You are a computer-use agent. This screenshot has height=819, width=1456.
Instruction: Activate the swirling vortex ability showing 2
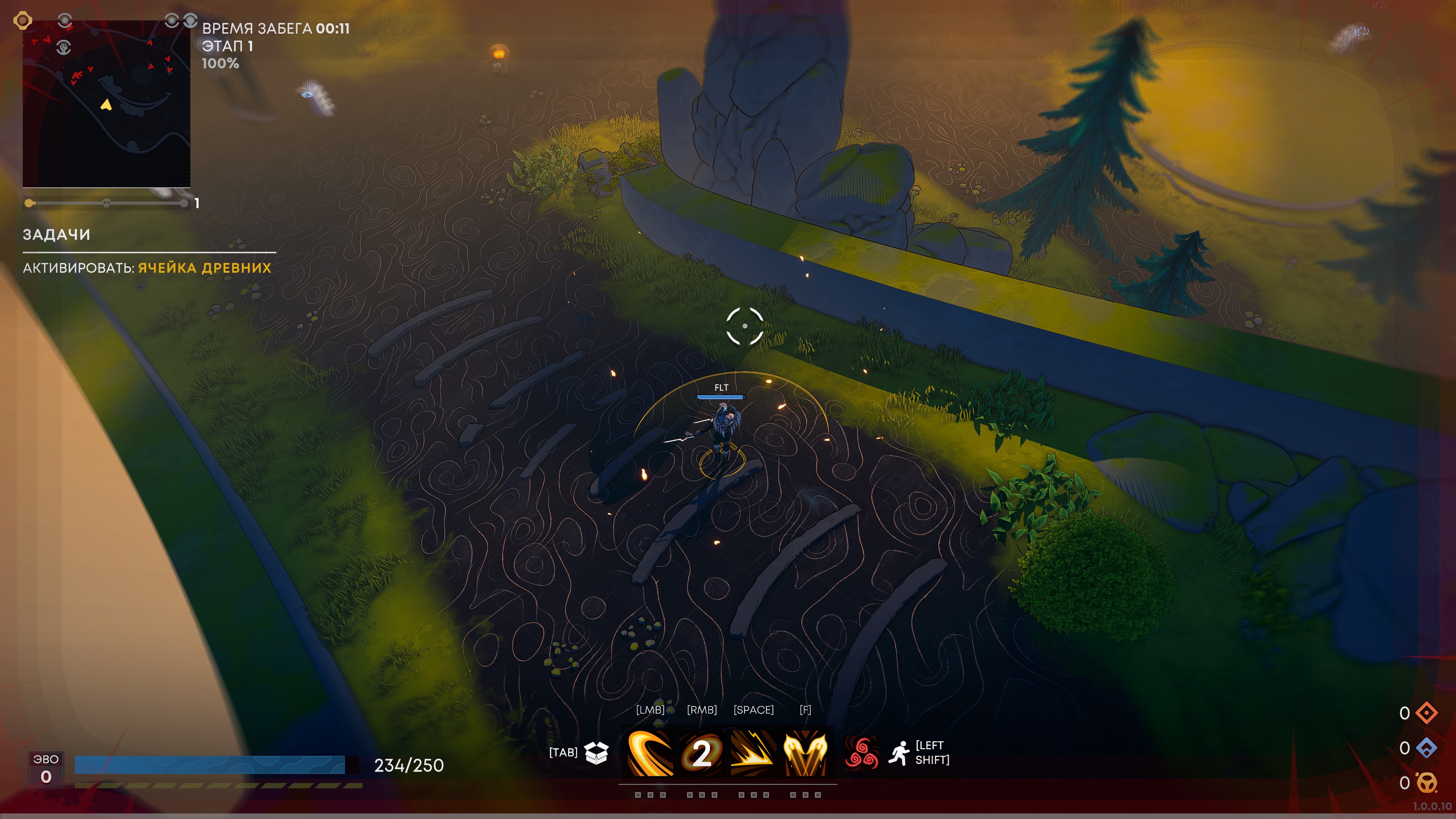pyautogui.click(x=701, y=753)
